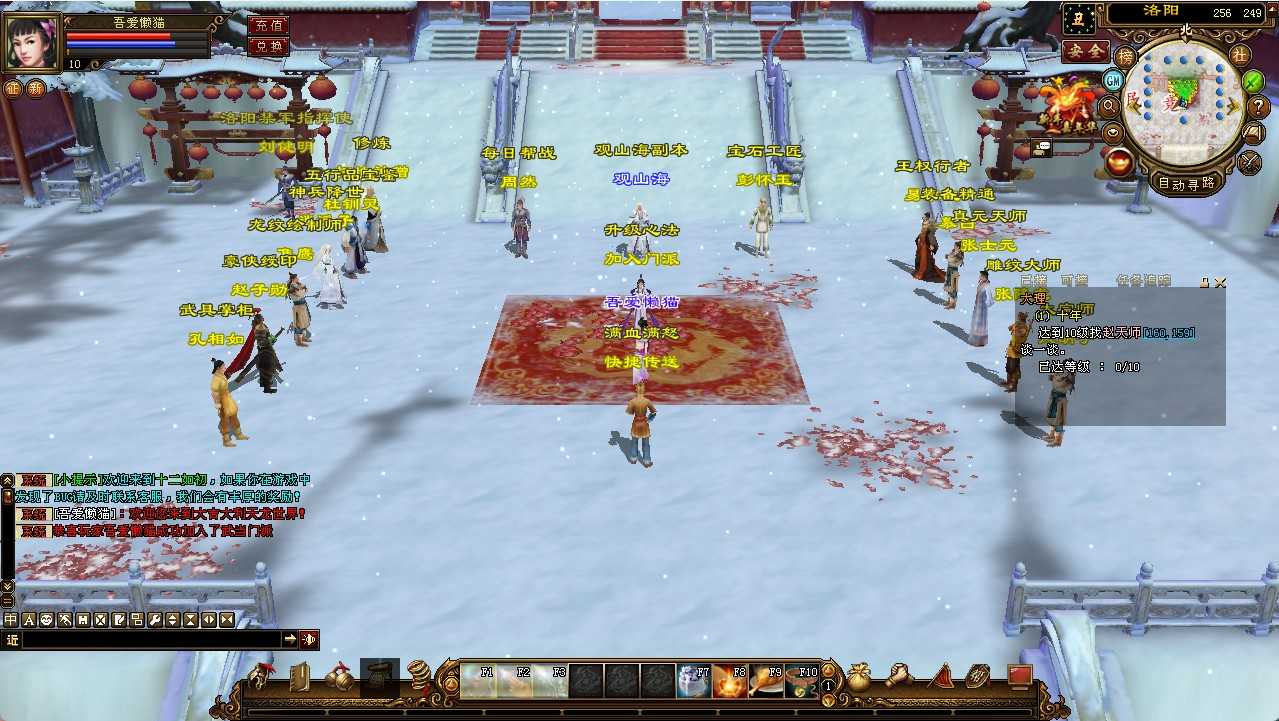Contact support via the blue GM button

point(1113,80)
